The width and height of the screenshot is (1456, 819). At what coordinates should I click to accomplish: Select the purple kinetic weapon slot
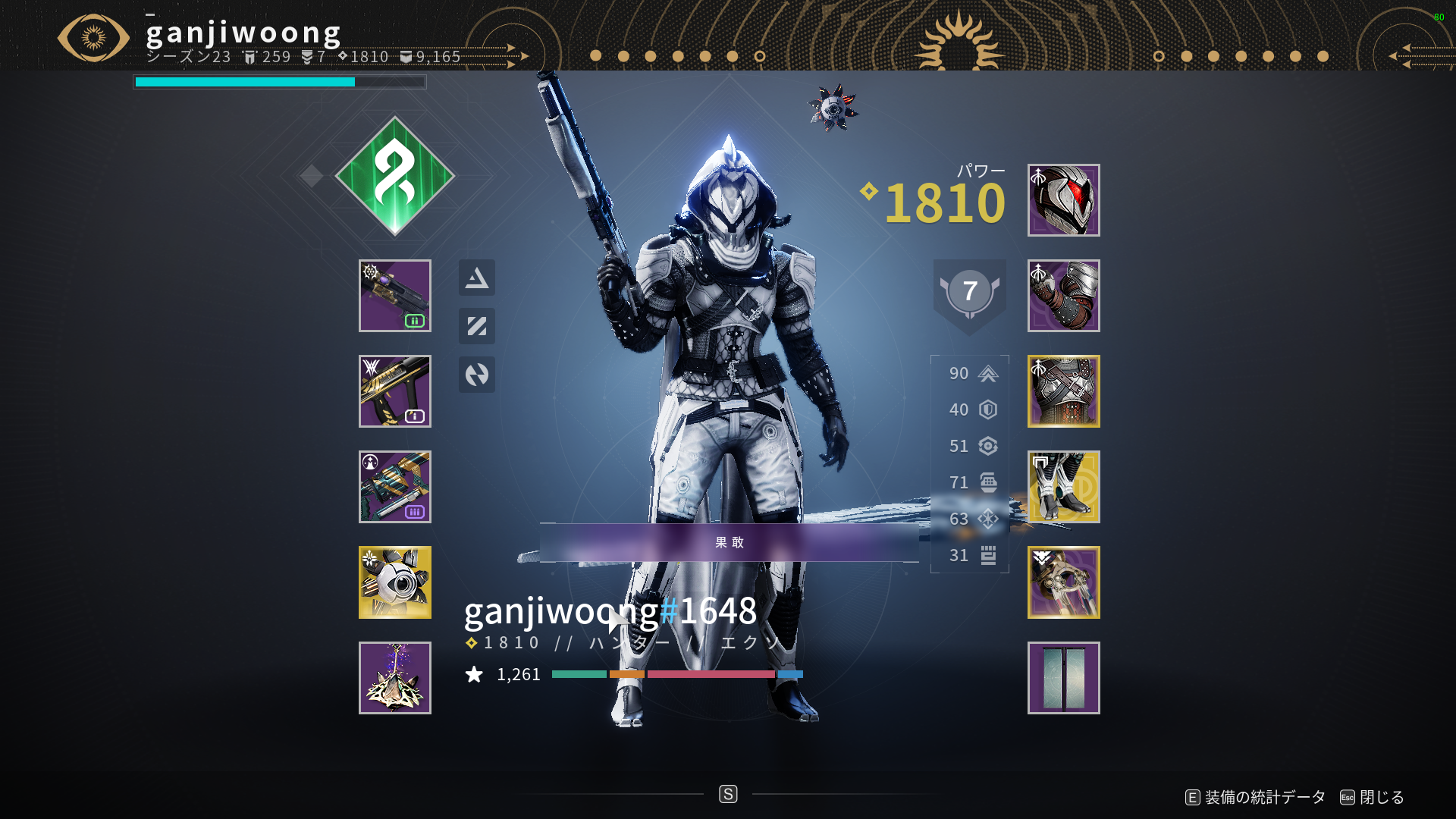394,296
